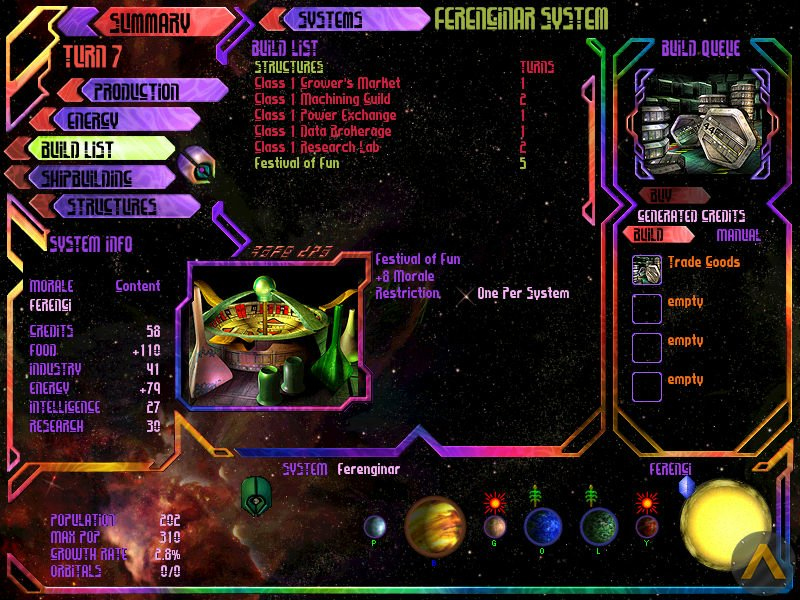
Task: Queue the Class 1 Power Exchange
Action: pos(325,115)
